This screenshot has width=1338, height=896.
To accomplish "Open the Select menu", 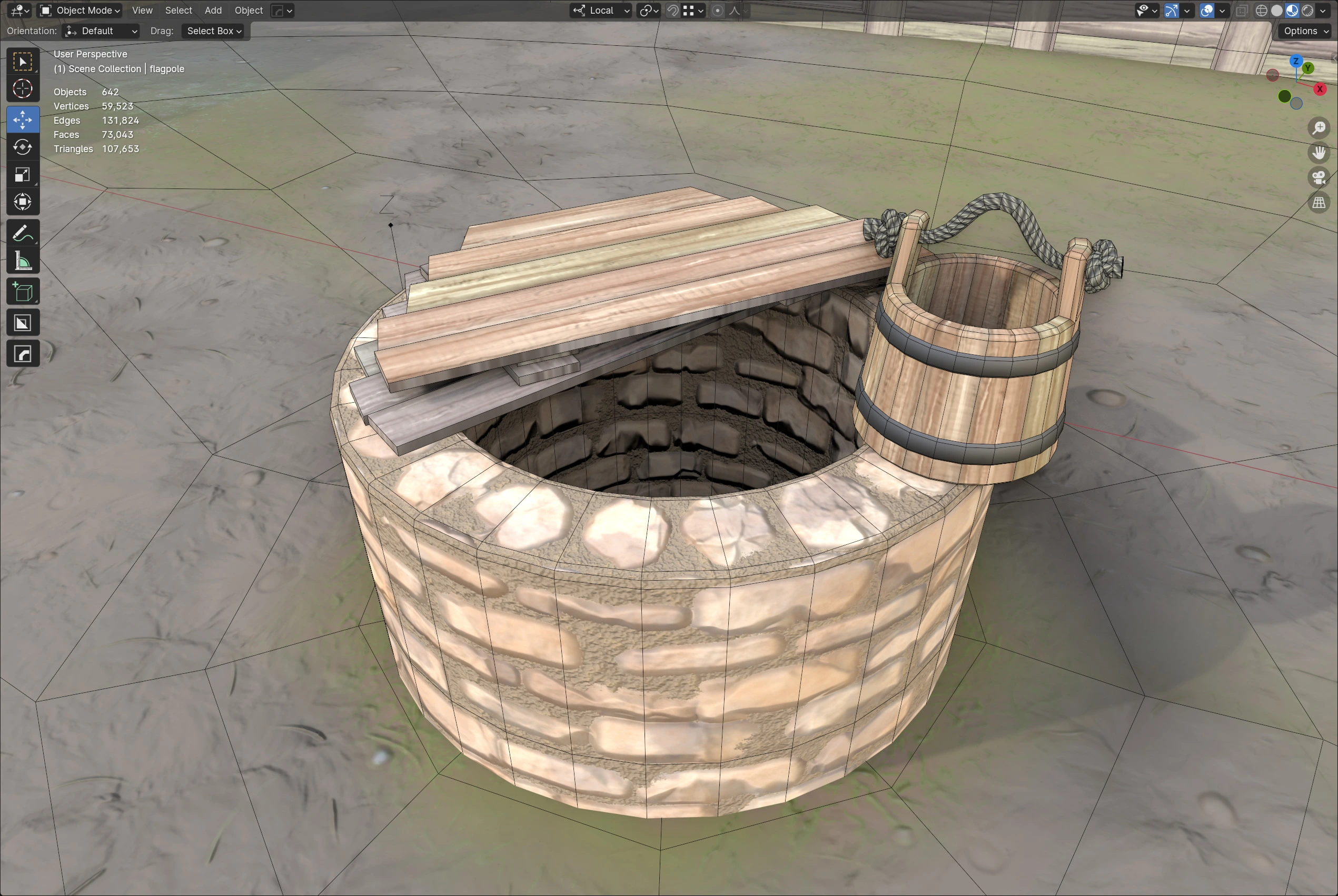I will (179, 11).
